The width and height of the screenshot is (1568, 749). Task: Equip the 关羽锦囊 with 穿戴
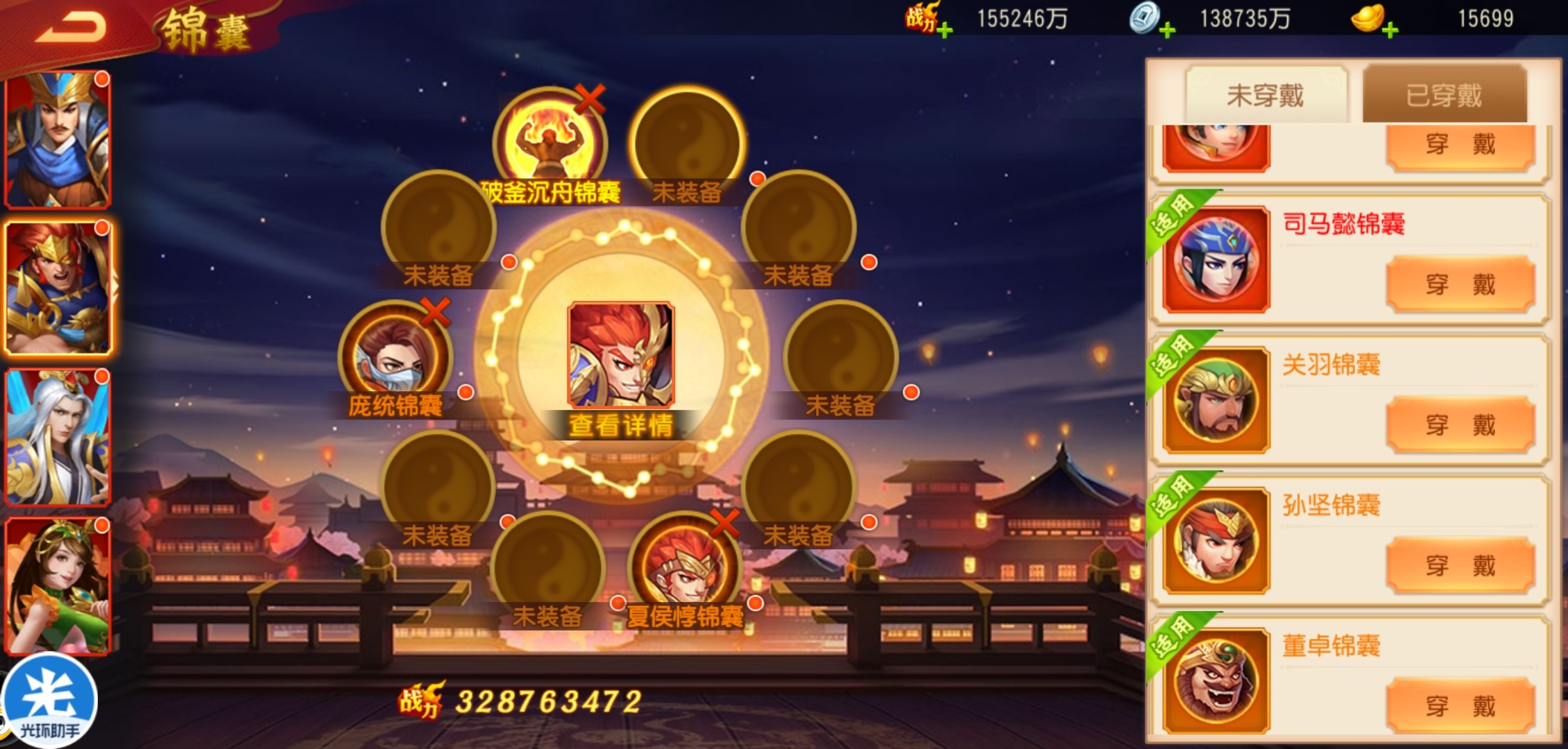pos(1460,424)
